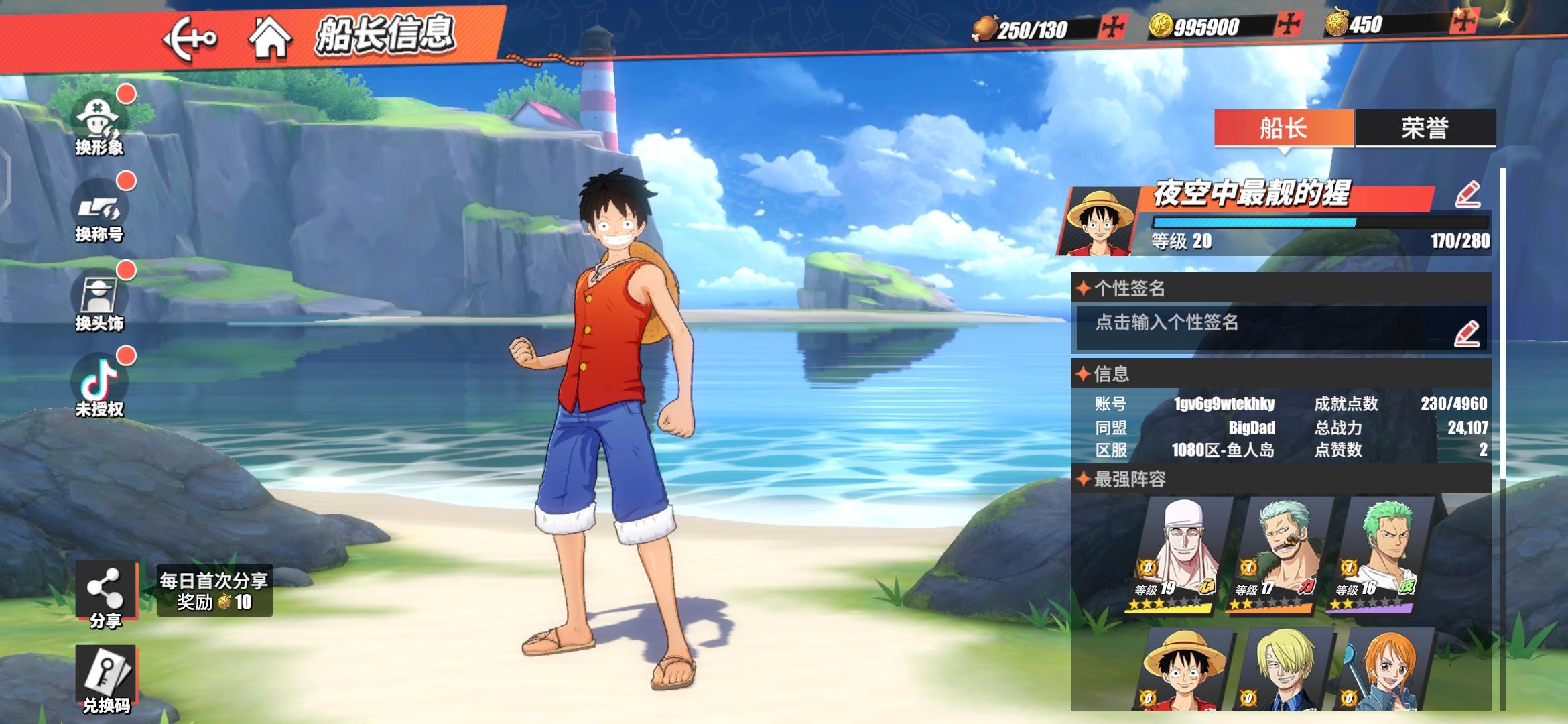Add more 450 gold currency with the plus button

tap(1463, 22)
